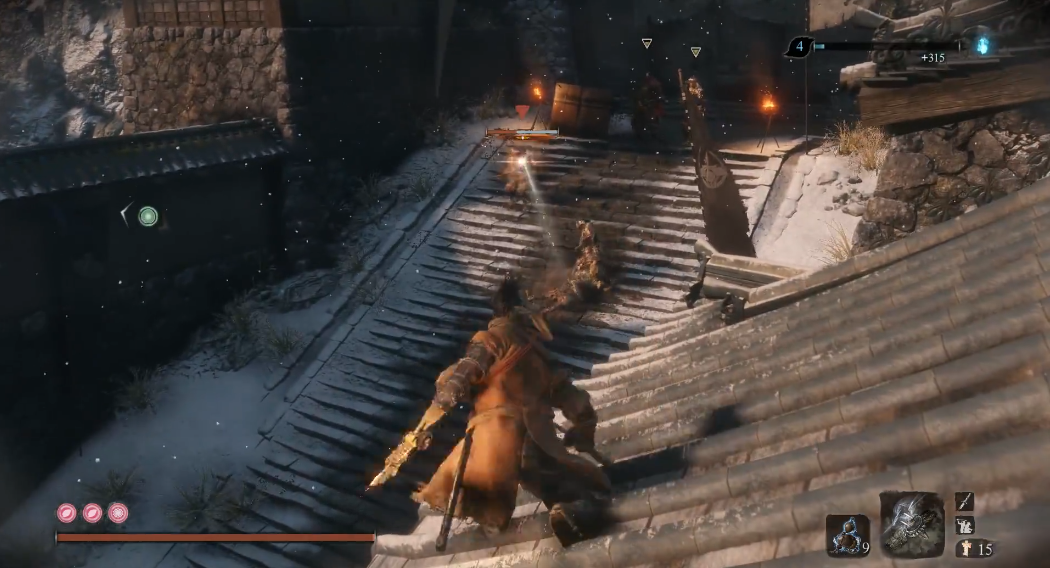Viewport: 1050px width, 568px height.
Task: Open the skill point badge showing 4
Action: tap(798, 46)
